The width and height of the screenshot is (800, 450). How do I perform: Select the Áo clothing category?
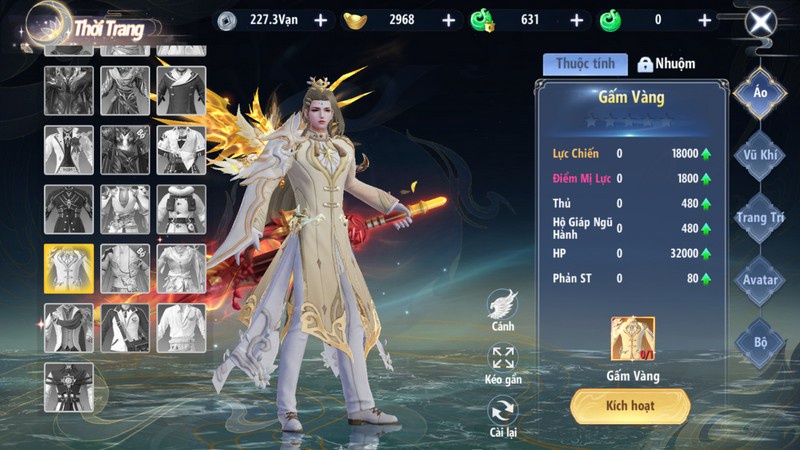[760, 93]
